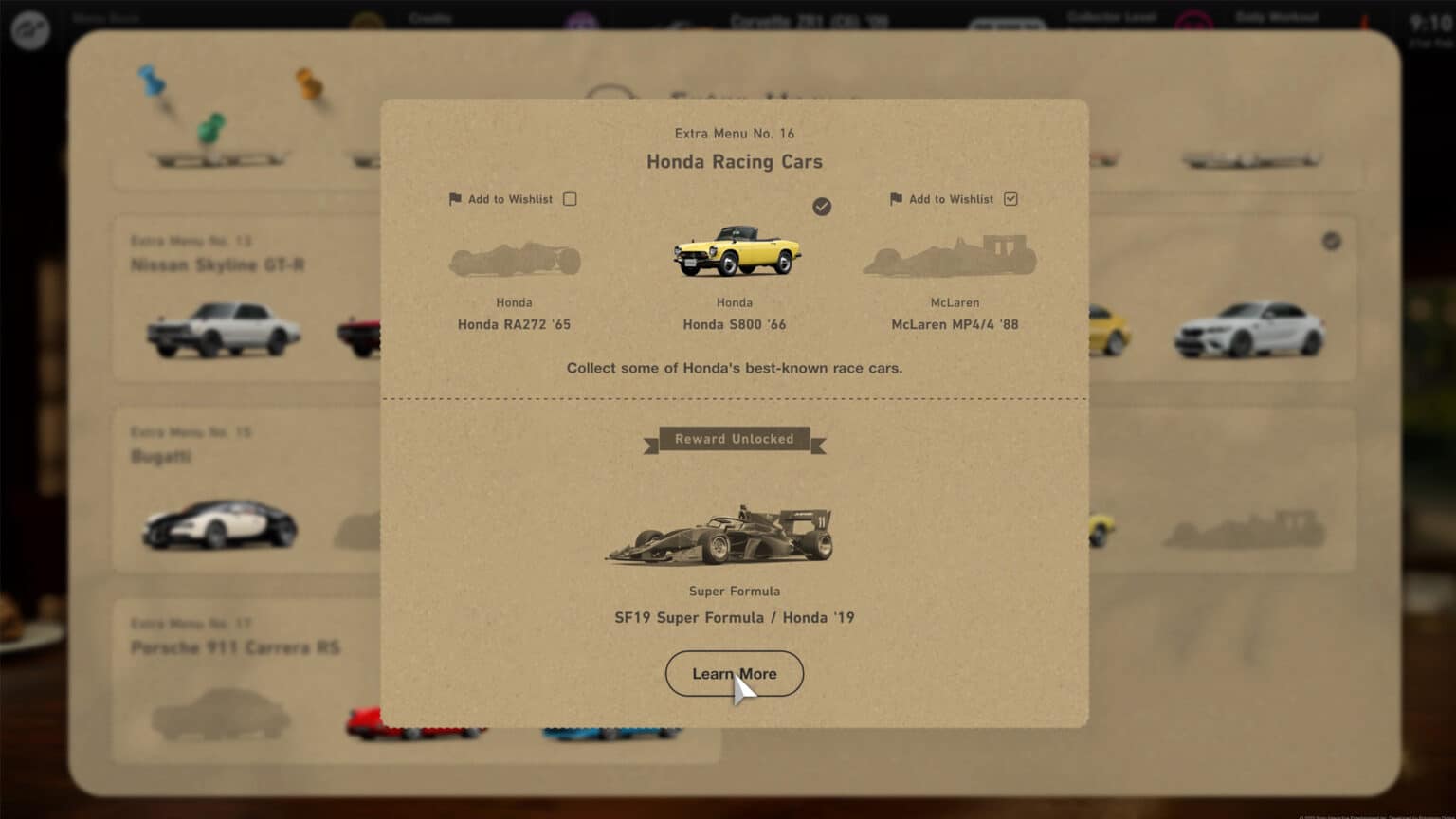The image size is (1456, 819).
Task: Select the yellow Honda S800 '66 car
Action: (x=737, y=251)
